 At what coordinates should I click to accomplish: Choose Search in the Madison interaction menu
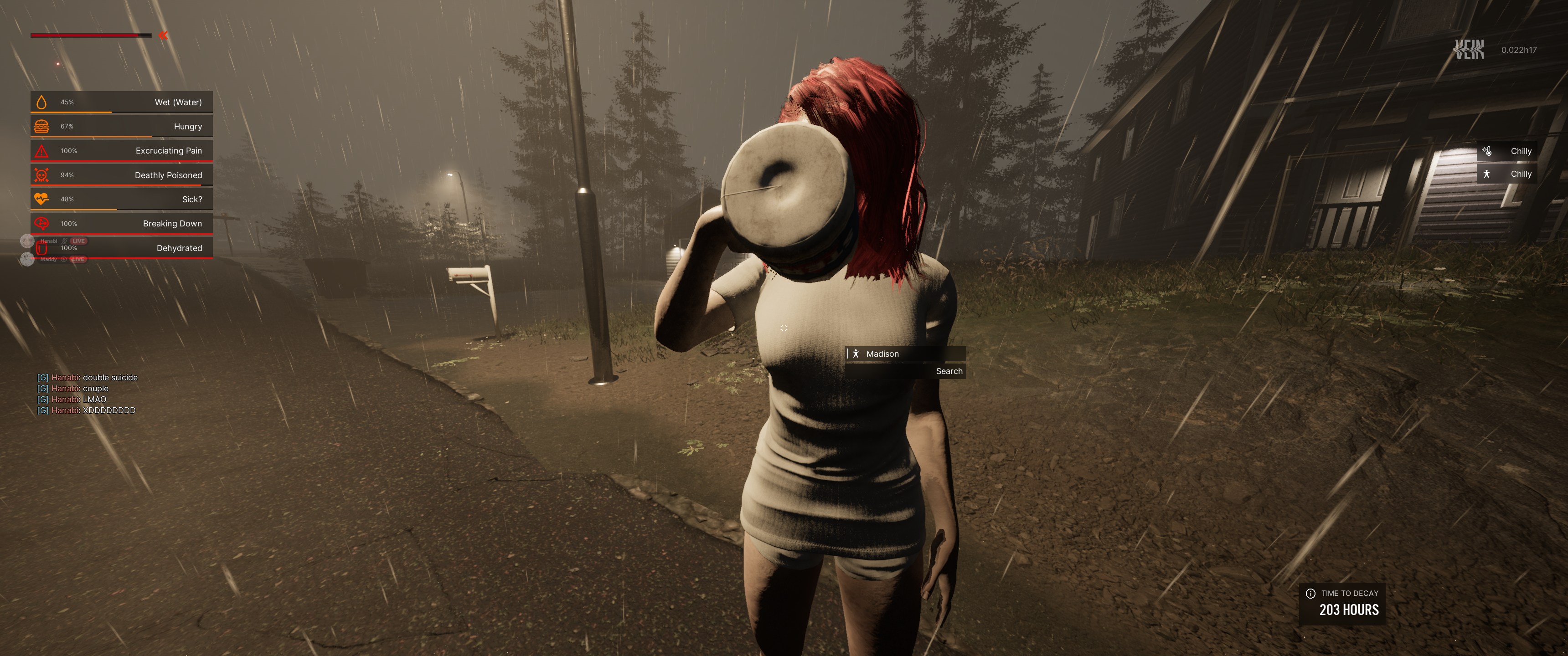pos(949,371)
